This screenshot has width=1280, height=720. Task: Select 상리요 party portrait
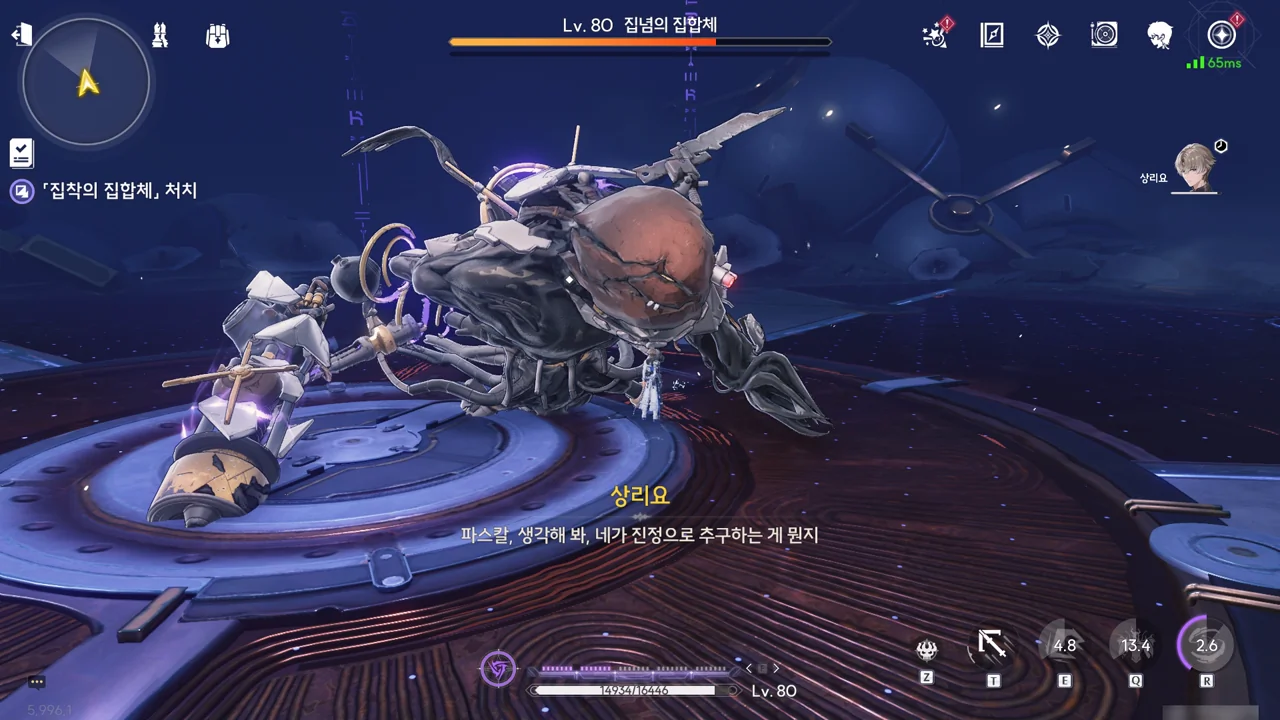[x=1194, y=167]
